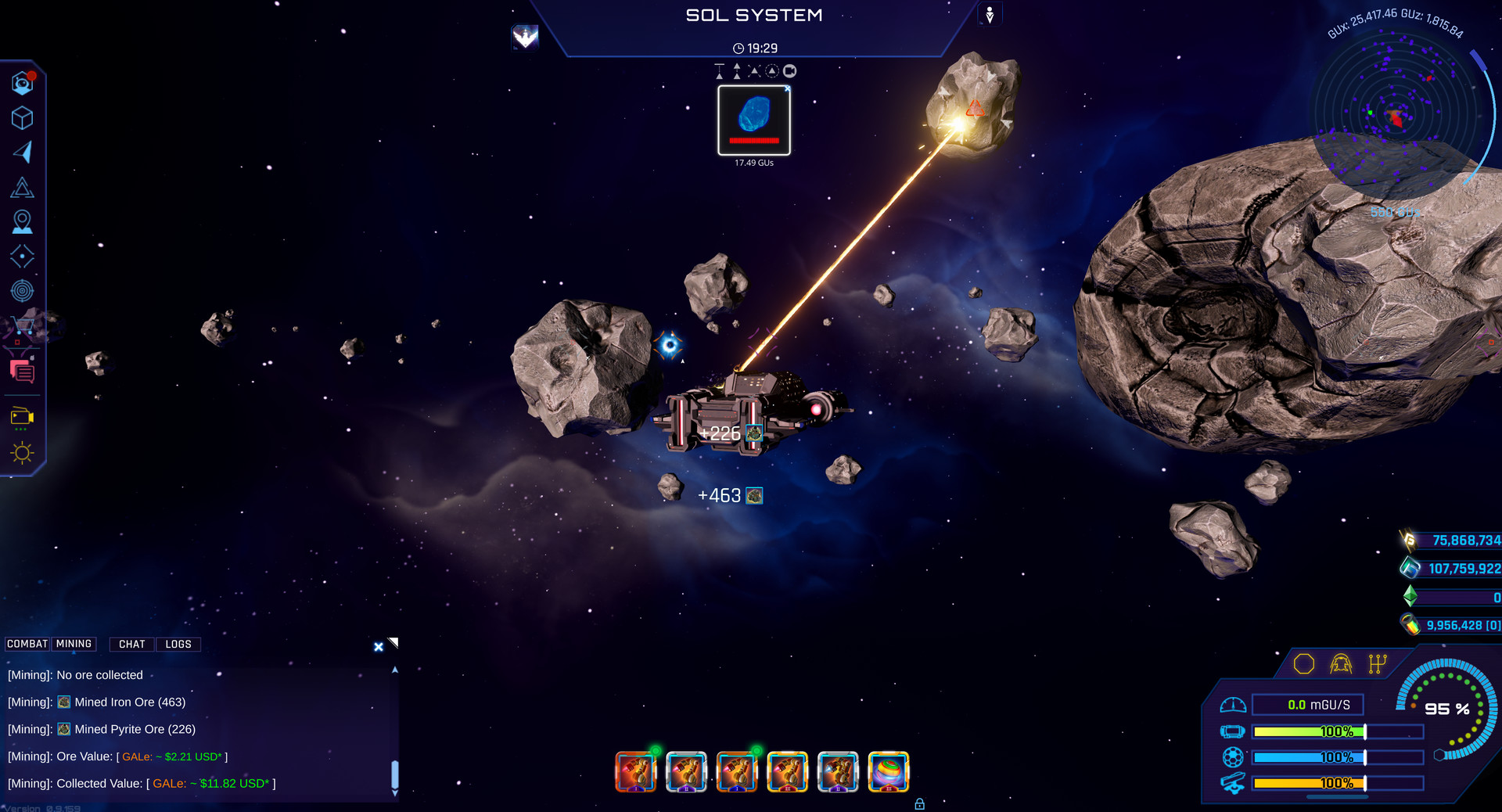Select the blue ore target thumbnail
This screenshot has width=1502, height=812.
(754, 120)
